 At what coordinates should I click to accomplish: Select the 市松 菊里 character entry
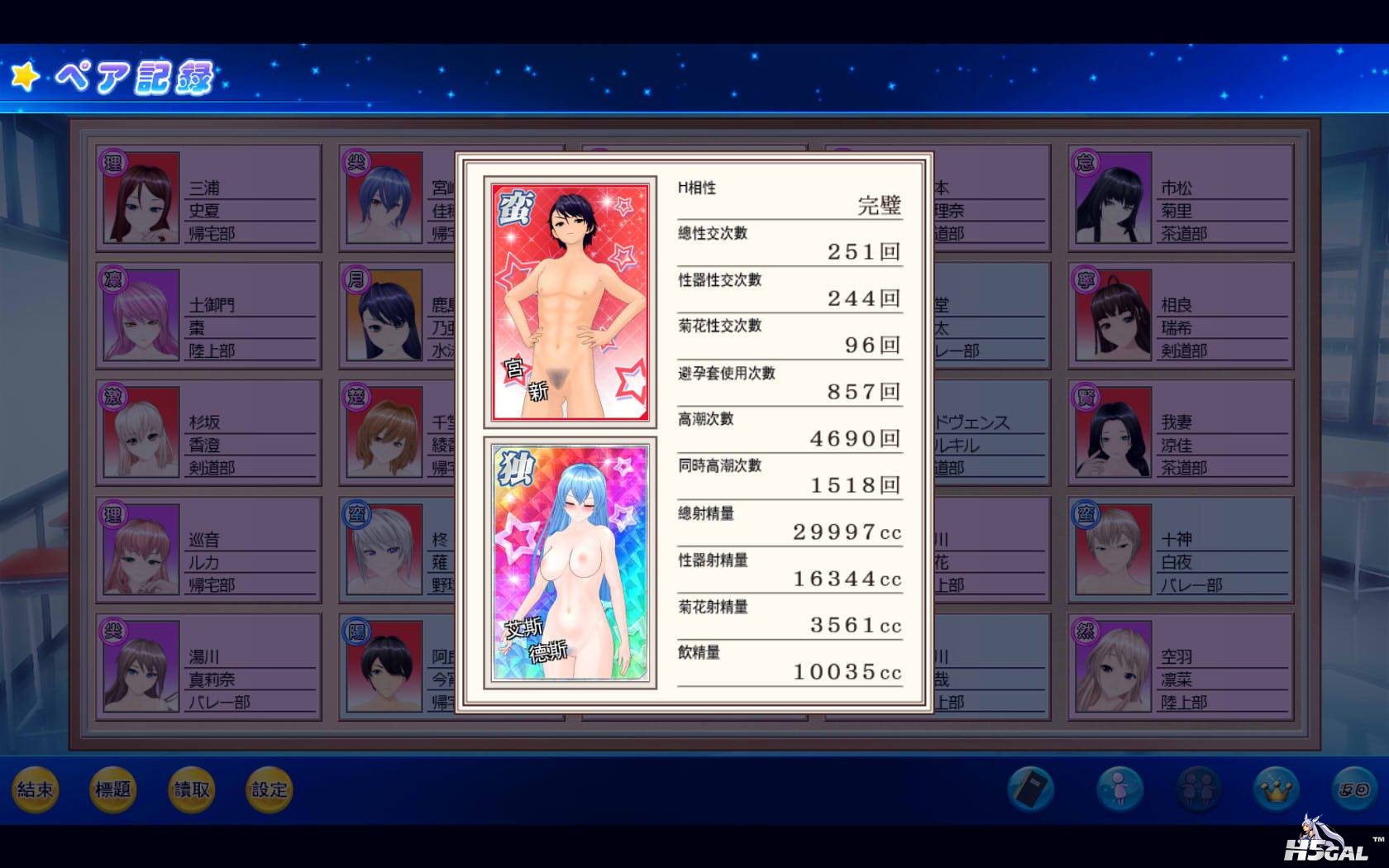click(x=1180, y=198)
